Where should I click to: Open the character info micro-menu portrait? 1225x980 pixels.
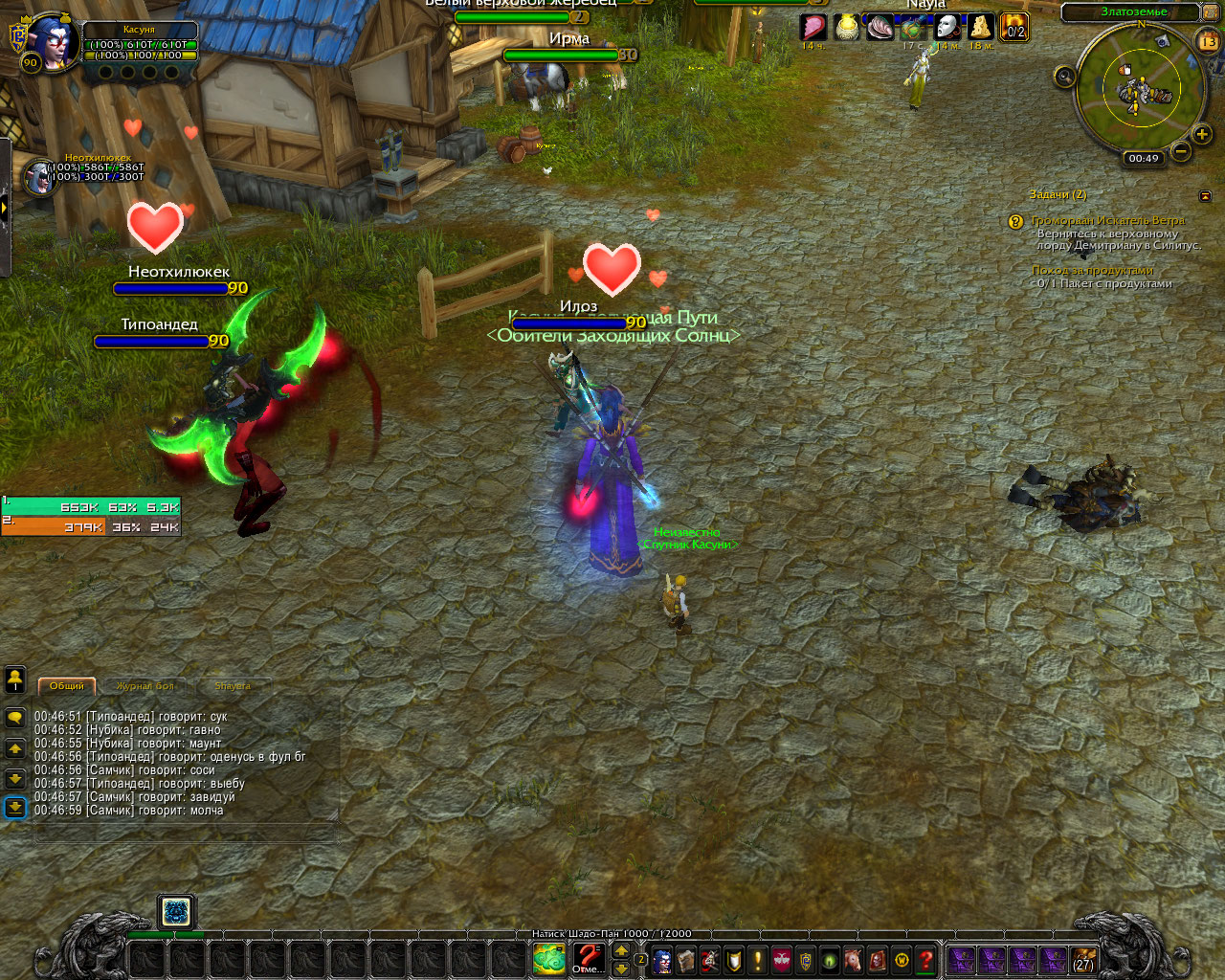tap(662, 960)
